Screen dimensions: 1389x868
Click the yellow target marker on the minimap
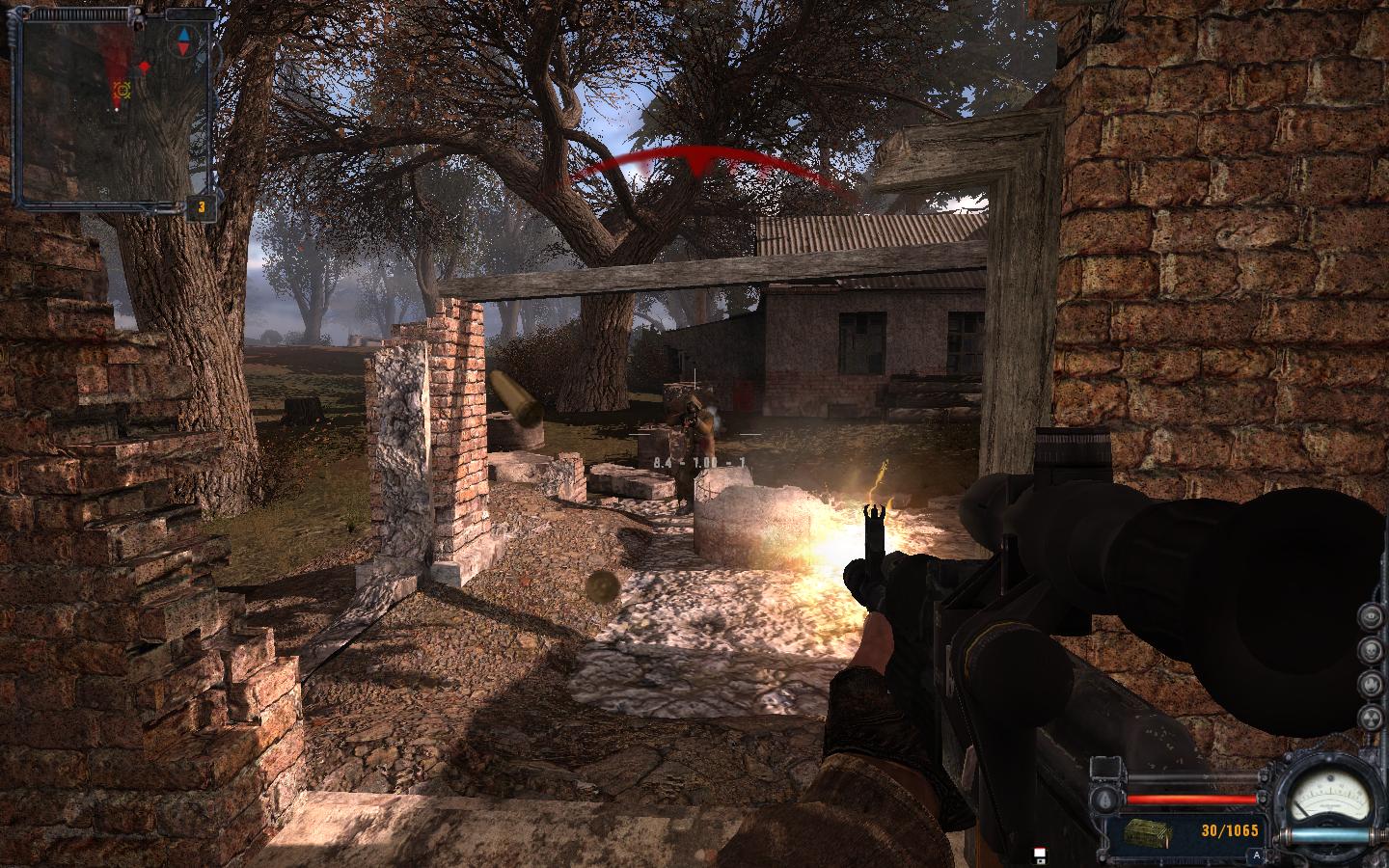tap(122, 91)
